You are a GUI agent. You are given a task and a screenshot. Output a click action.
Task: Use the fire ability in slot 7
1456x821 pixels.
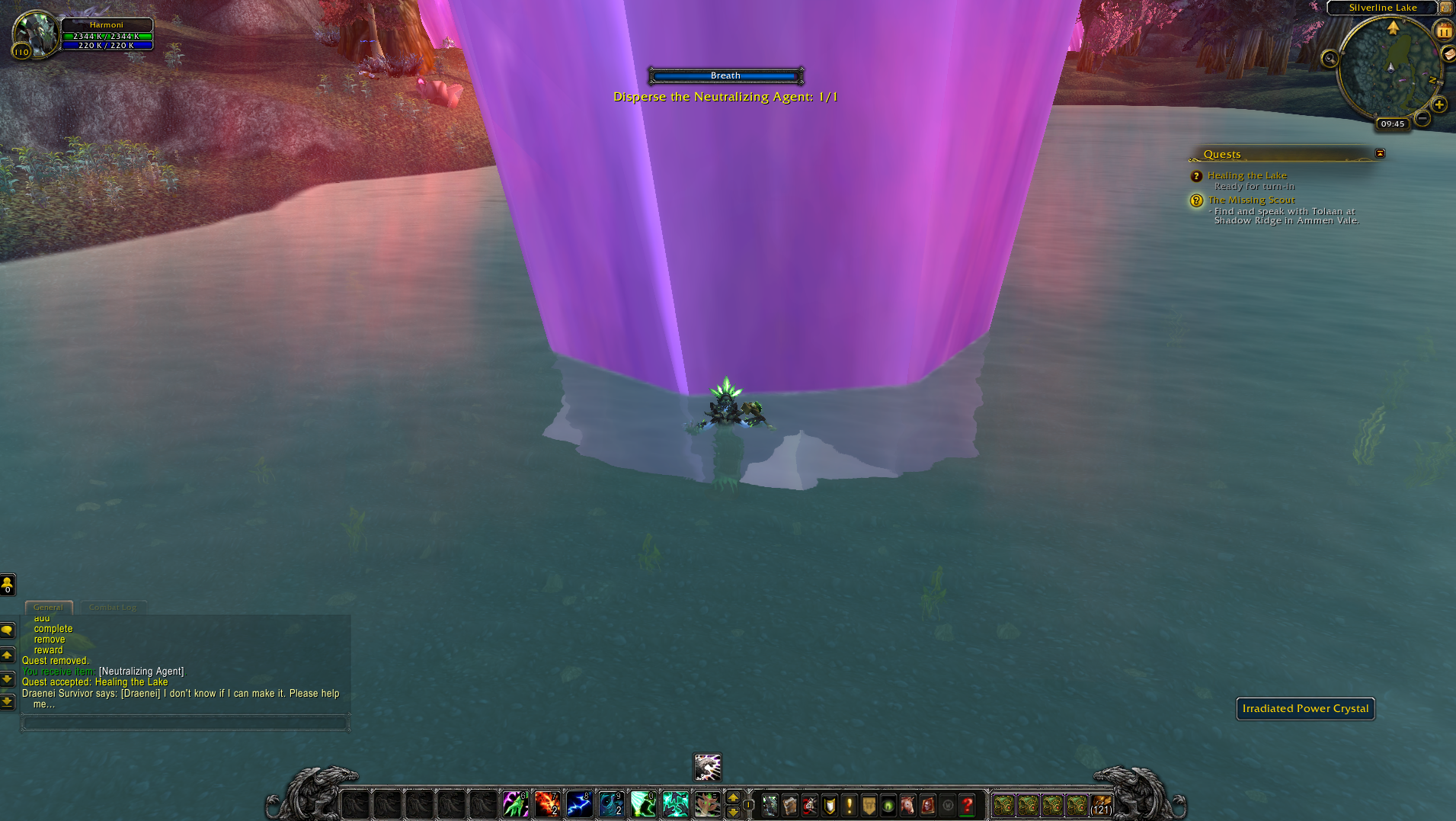point(547,805)
